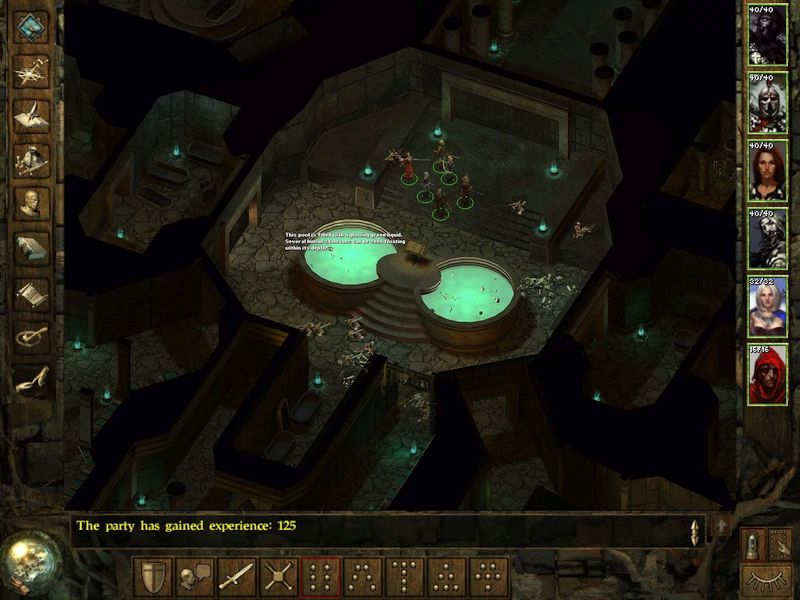Open the journal with the quill icon

pyautogui.click(x=33, y=113)
